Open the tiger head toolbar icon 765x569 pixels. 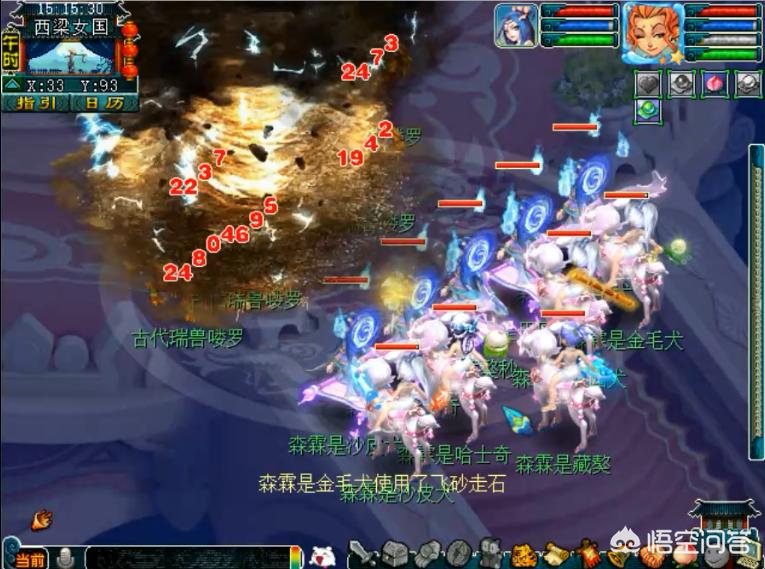pyautogui.click(x=522, y=553)
